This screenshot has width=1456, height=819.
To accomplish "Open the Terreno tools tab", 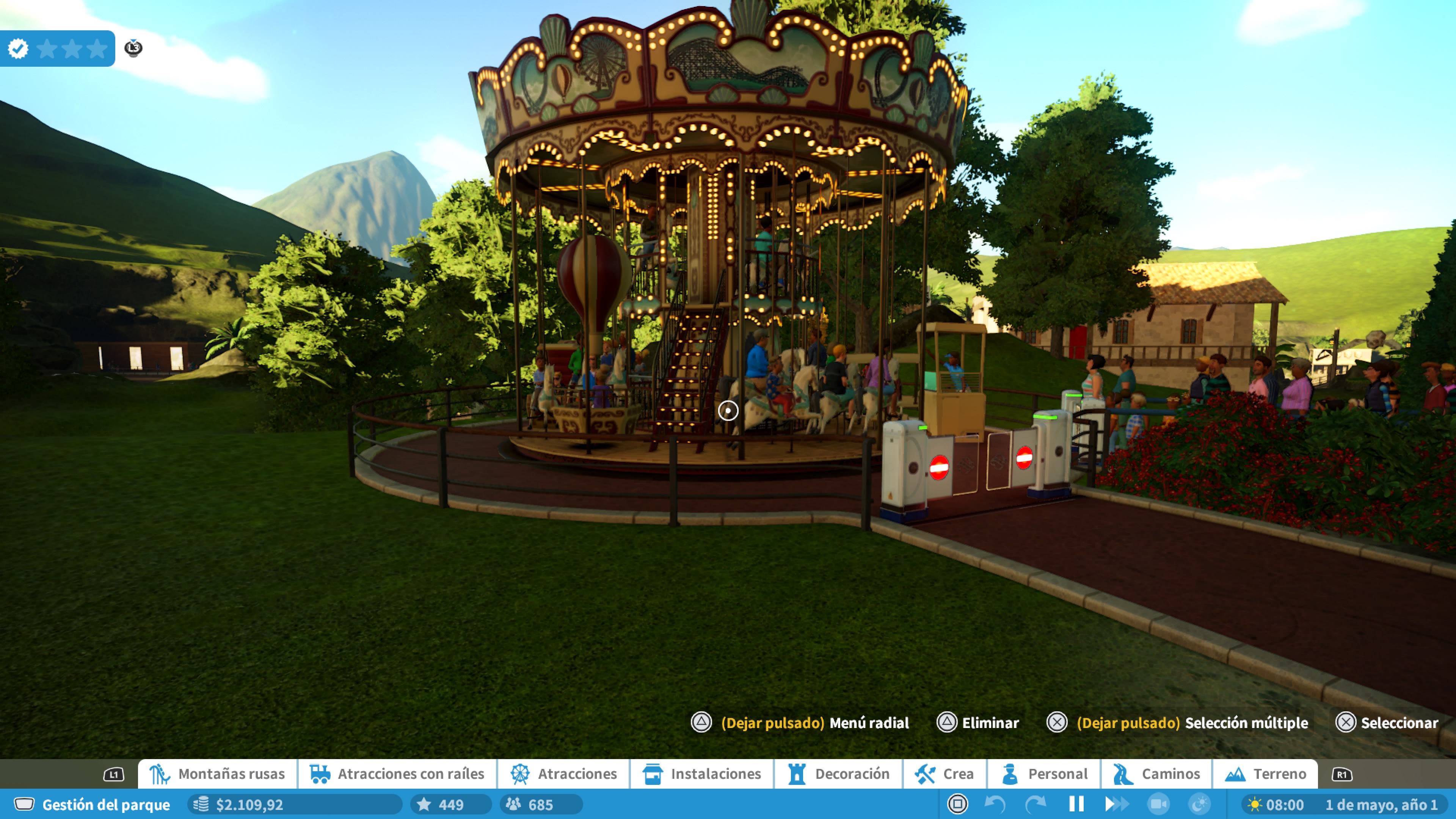I will [x=1266, y=774].
